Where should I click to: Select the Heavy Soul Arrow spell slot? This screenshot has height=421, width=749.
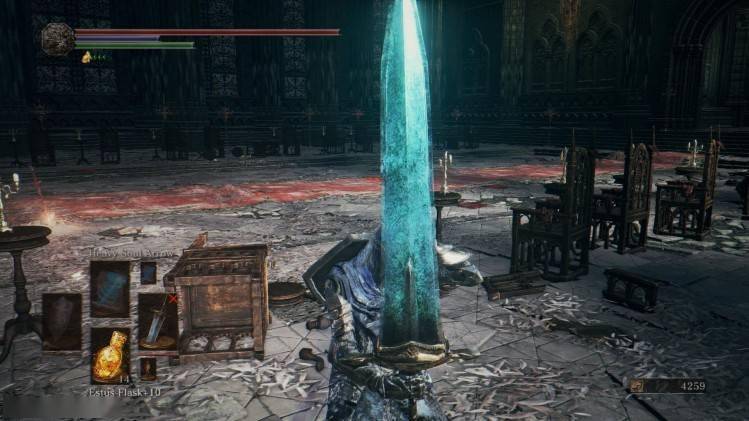pos(109,288)
